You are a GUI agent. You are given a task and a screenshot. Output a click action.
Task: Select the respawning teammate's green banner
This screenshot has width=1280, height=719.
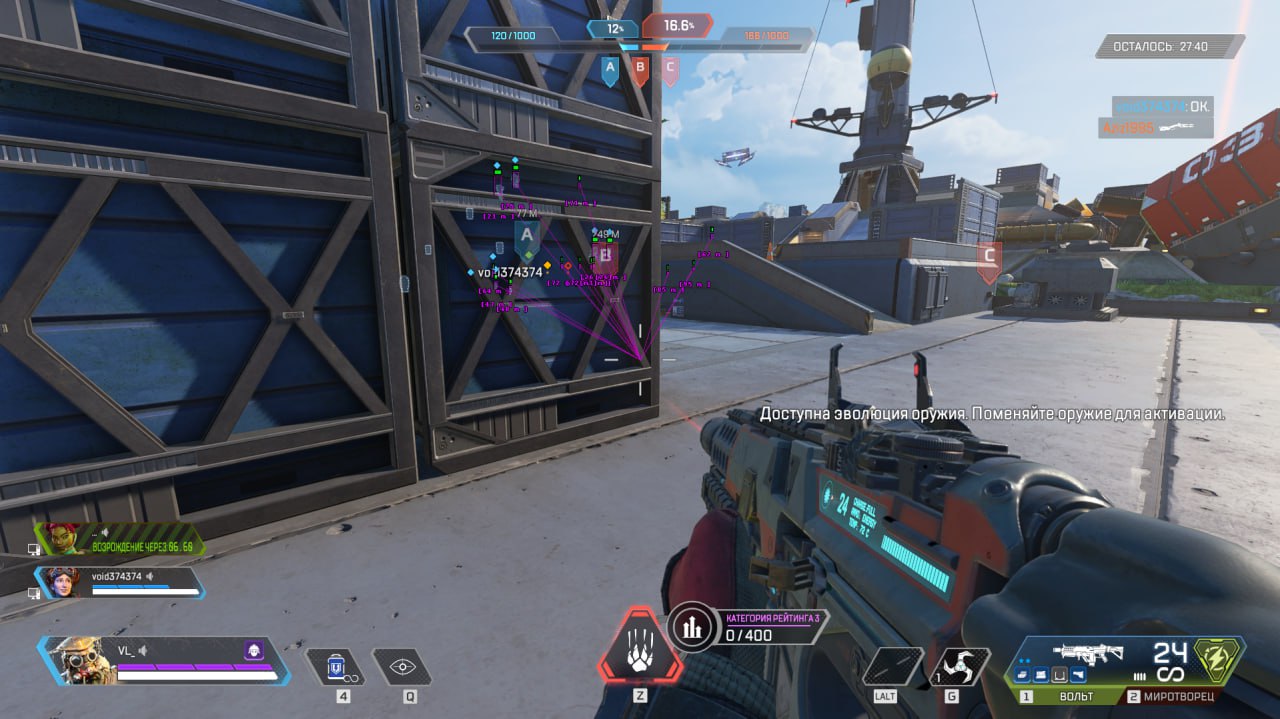[120, 540]
